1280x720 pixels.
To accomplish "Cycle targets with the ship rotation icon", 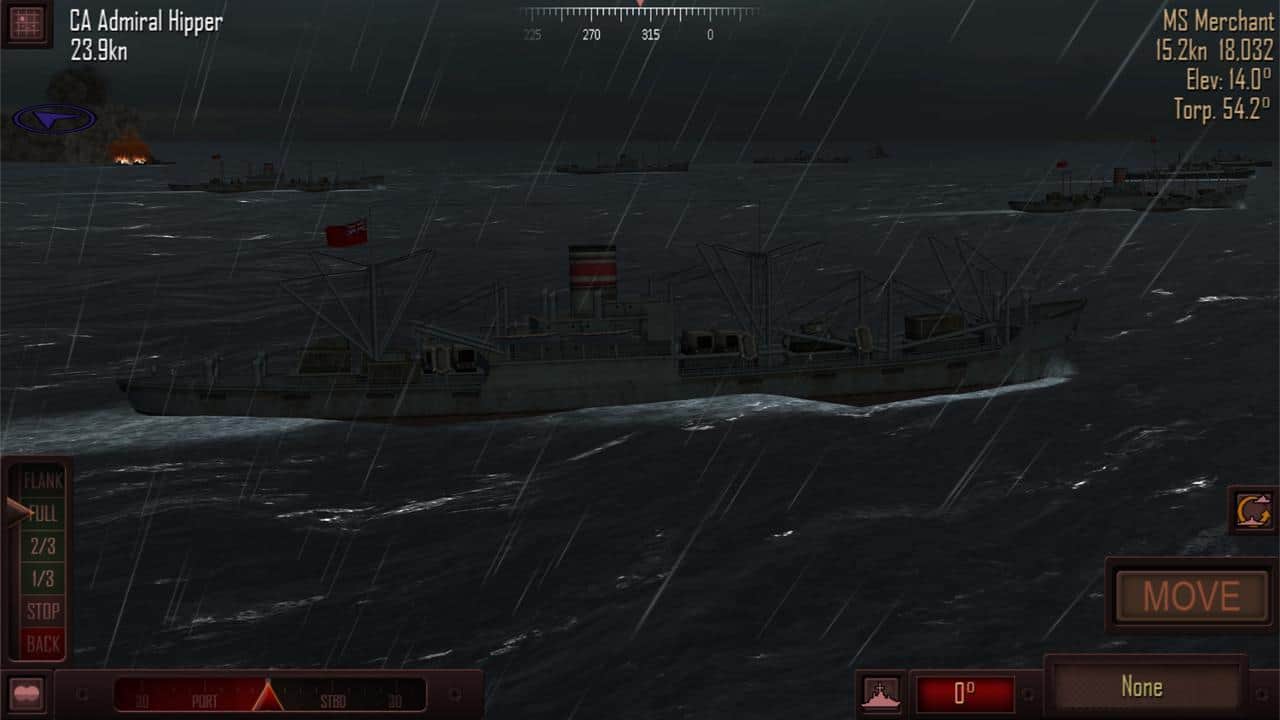I will [1253, 511].
